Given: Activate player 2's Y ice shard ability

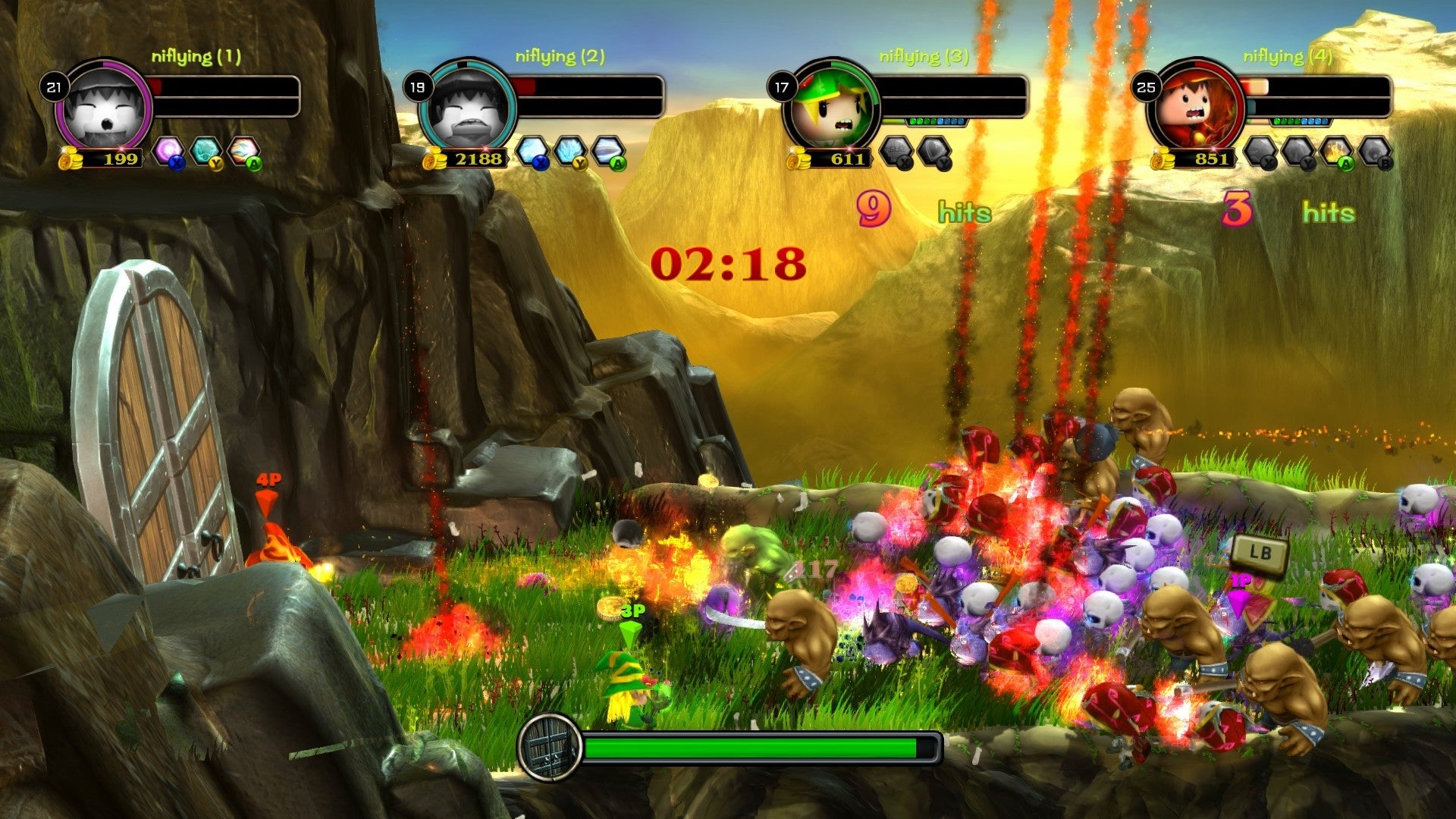Looking at the screenshot, I should pyautogui.click(x=570, y=149).
